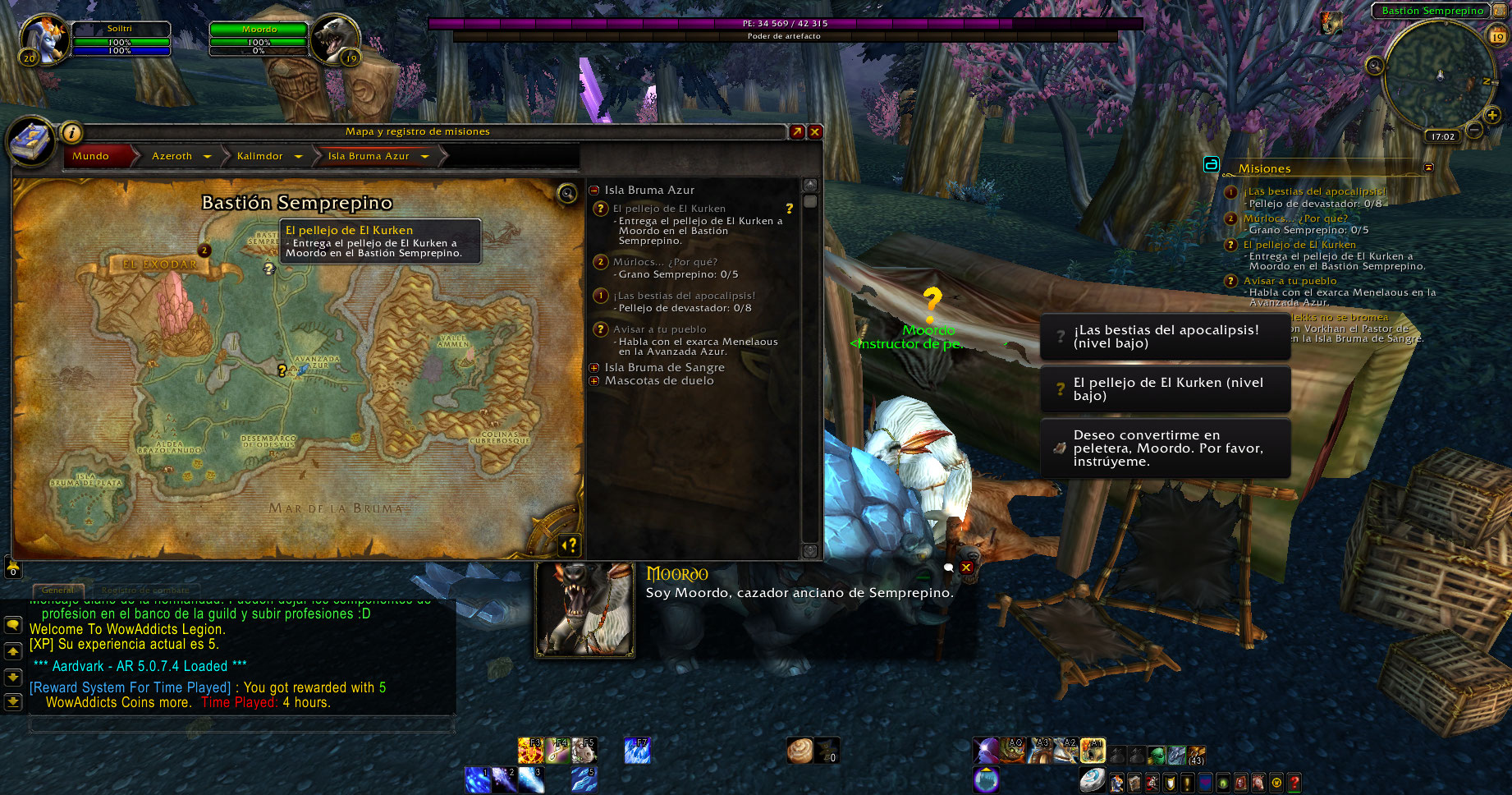Expand the Mascotas de duelo section
This screenshot has width=1512, height=795.
[594, 381]
